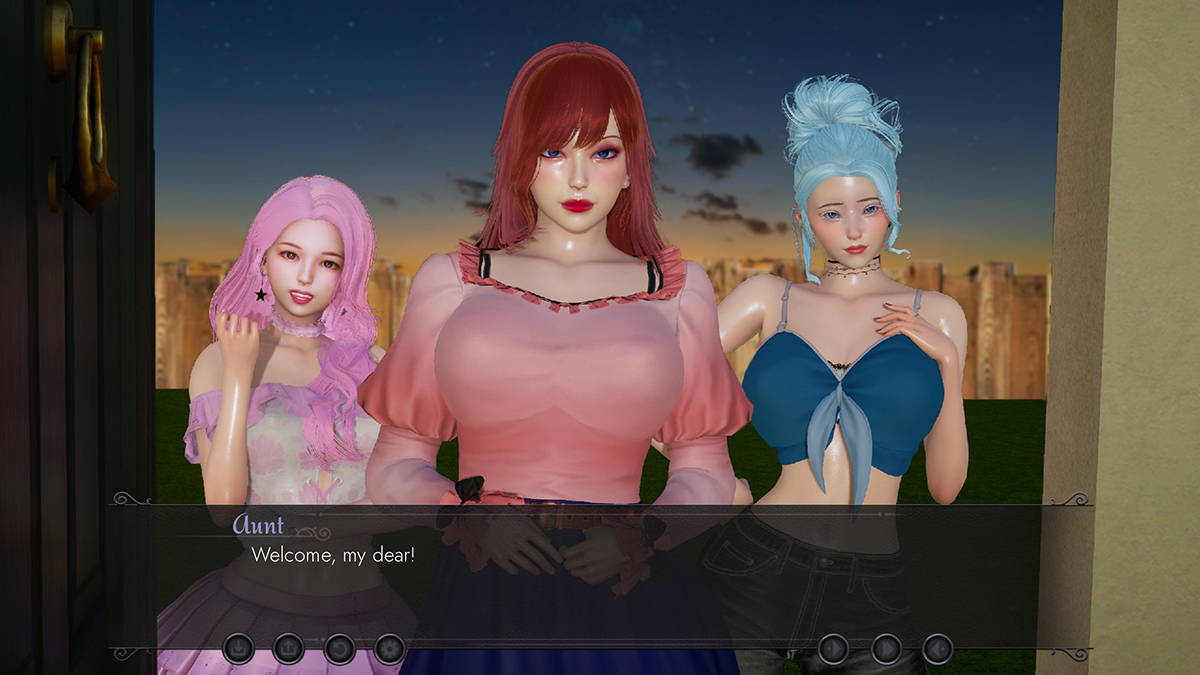Go back with the left-pointing arrow button
The width and height of the screenshot is (1200, 675).
pos(937,649)
